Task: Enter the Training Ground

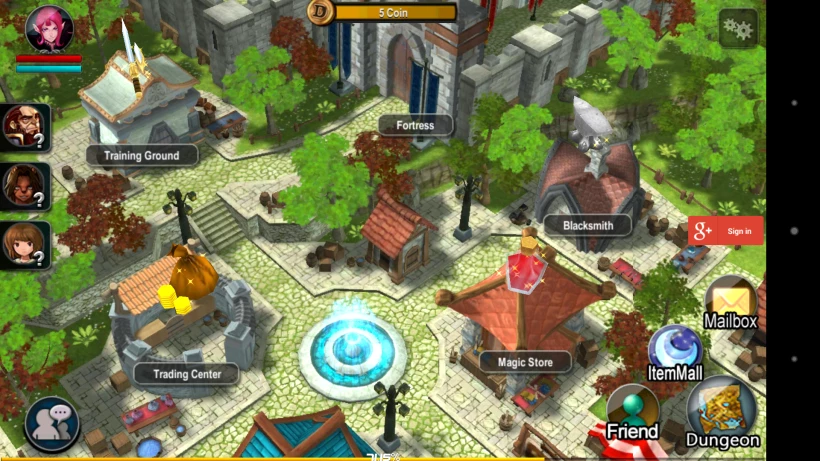Action: pos(141,155)
